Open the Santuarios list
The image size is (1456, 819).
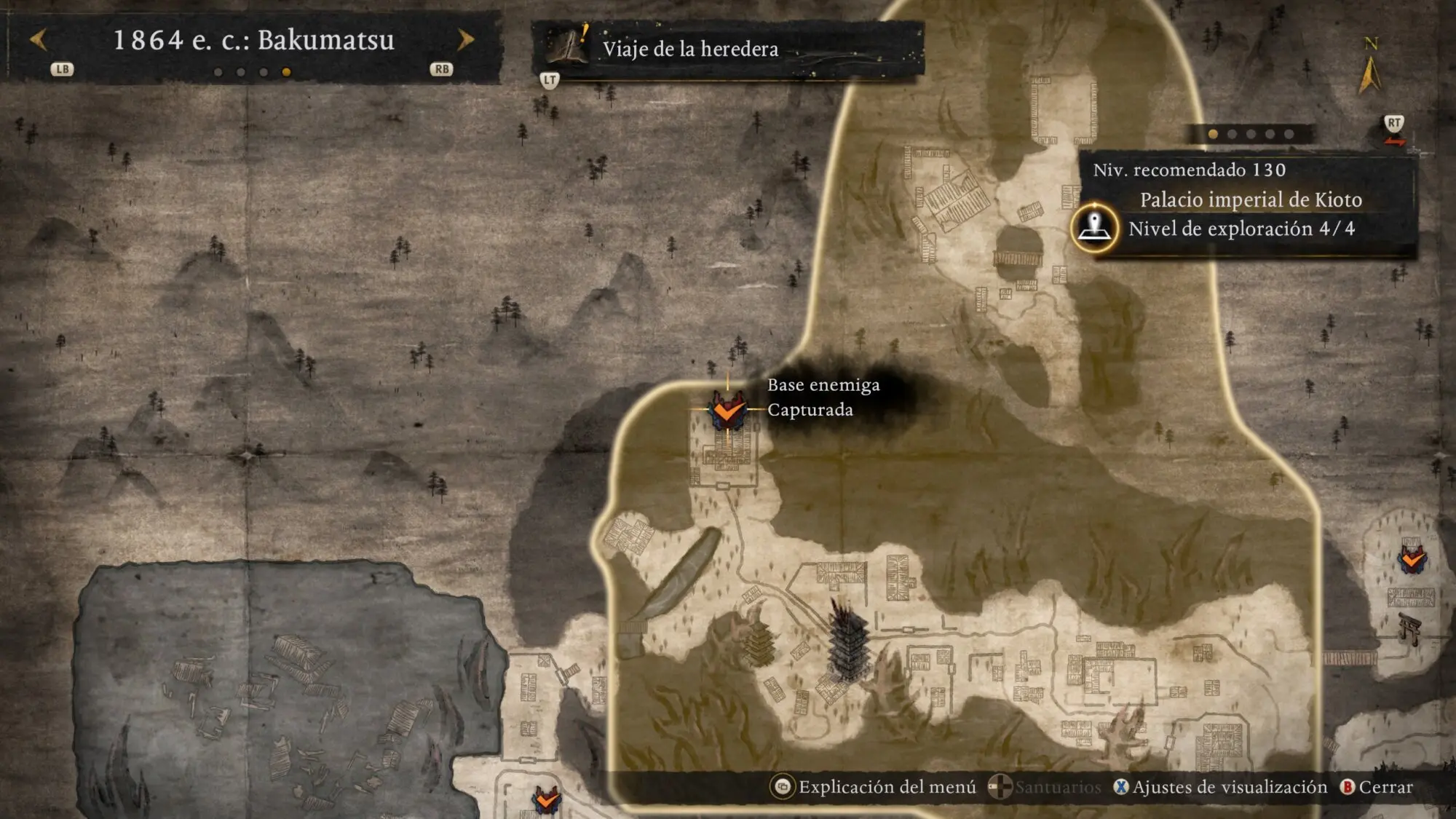[1045, 787]
